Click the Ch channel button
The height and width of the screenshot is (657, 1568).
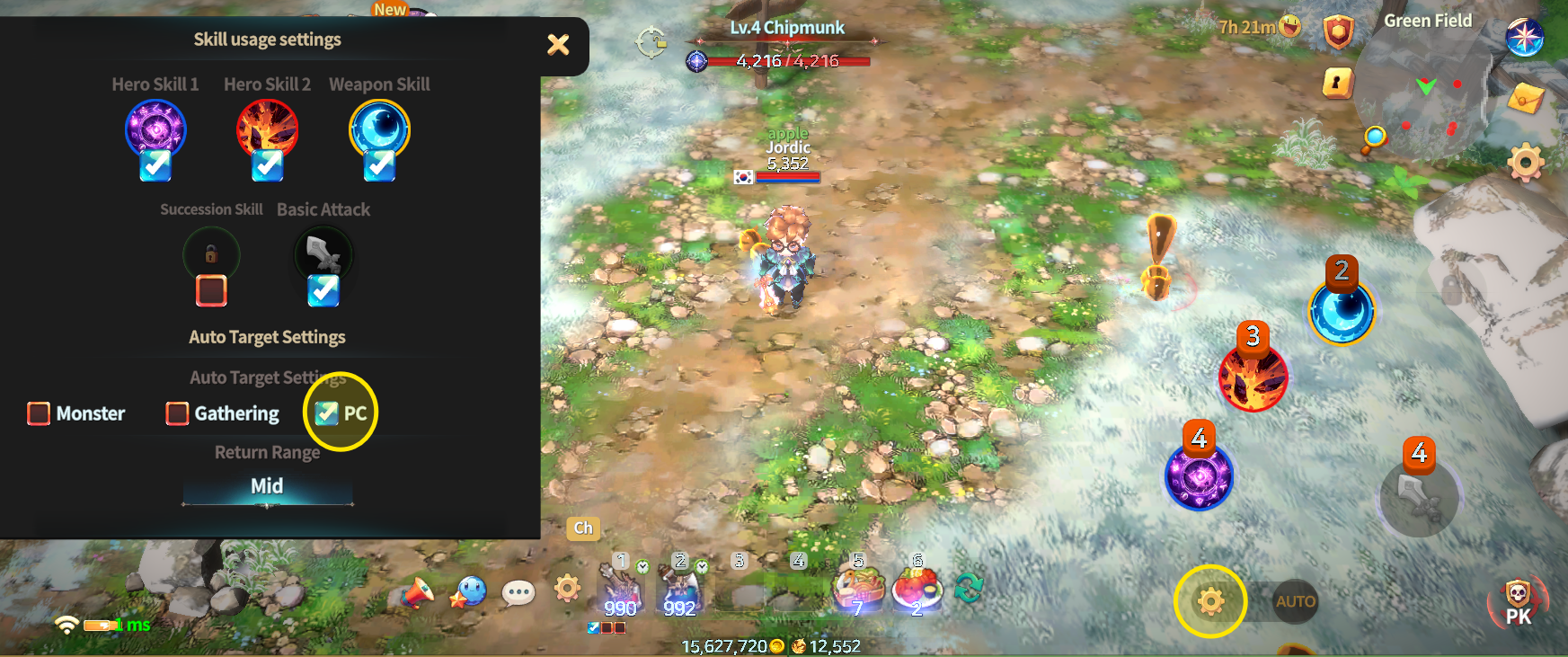pyautogui.click(x=583, y=528)
